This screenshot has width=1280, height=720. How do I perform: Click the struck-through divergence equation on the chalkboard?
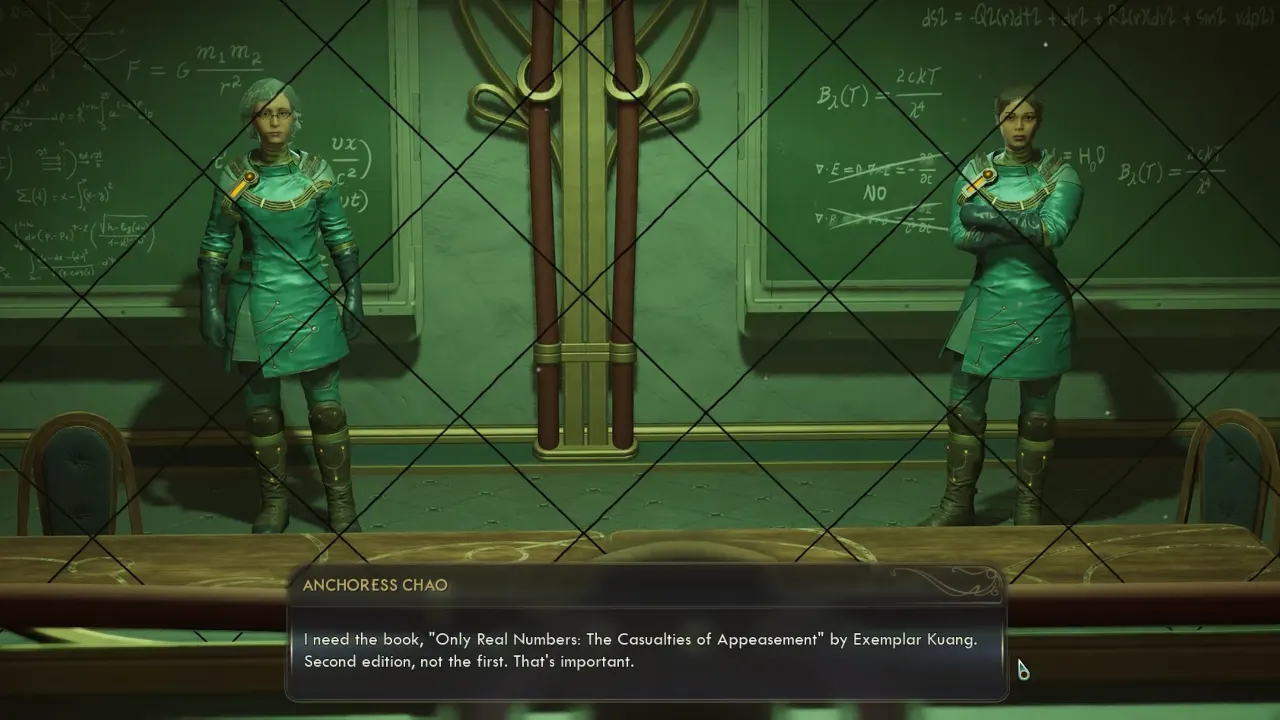860,170
